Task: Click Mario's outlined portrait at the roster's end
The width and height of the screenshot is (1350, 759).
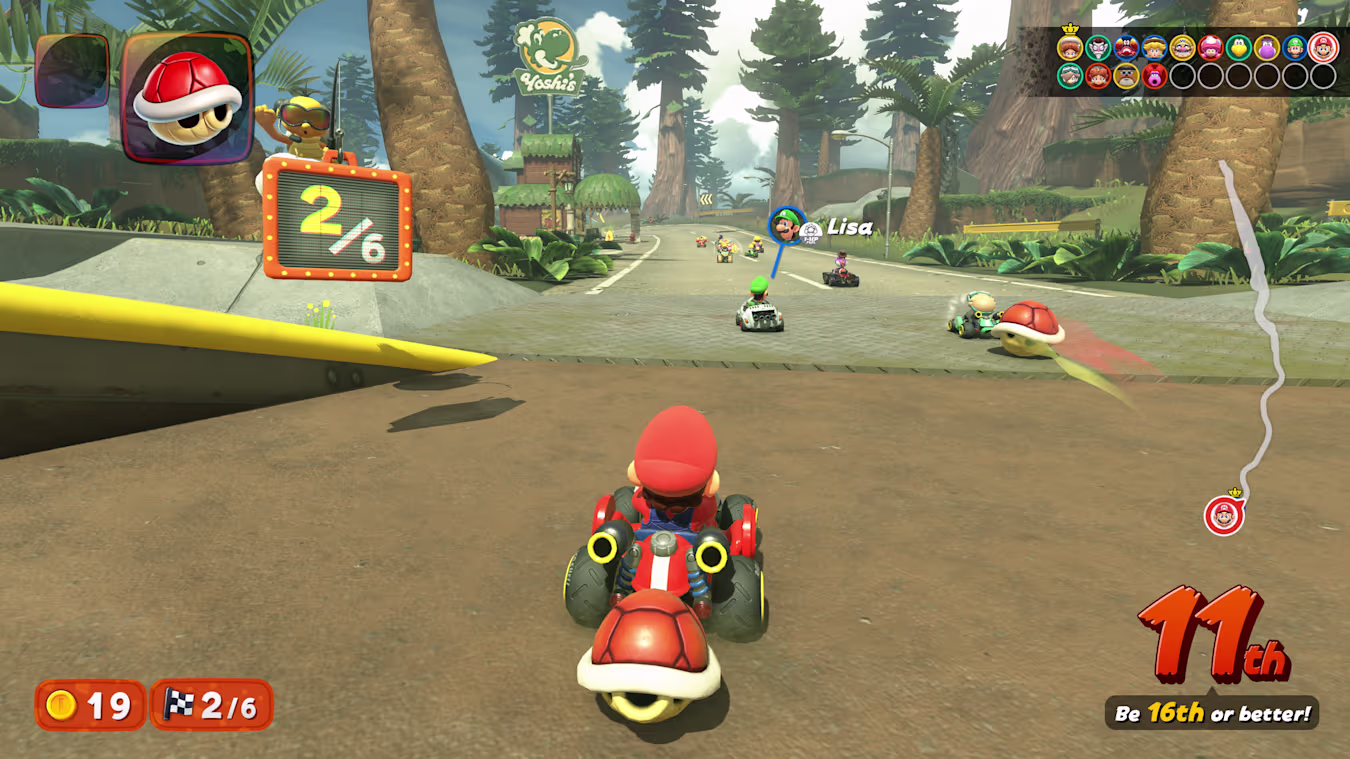Action: pyautogui.click(x=1322, y=47)
